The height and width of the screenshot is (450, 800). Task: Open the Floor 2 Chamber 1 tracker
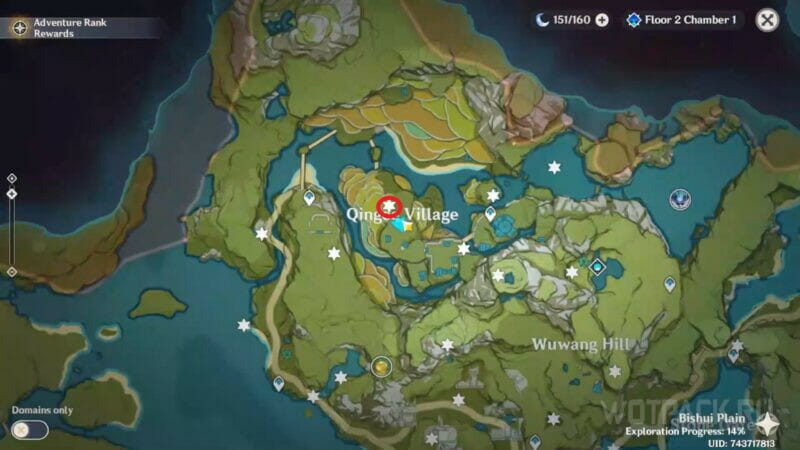[x=683, y=20]
